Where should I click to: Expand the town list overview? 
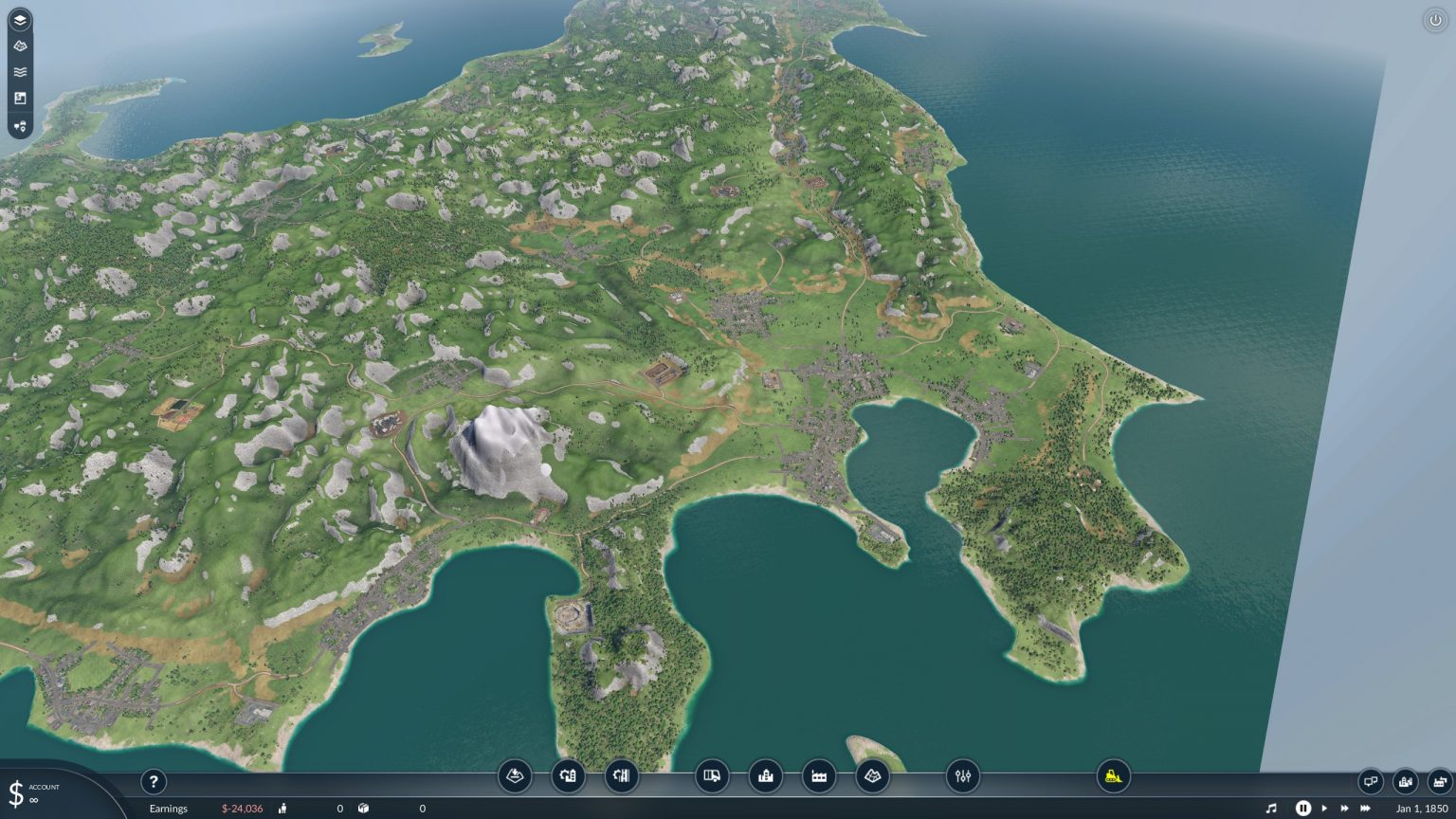[x=1404, y=783]
